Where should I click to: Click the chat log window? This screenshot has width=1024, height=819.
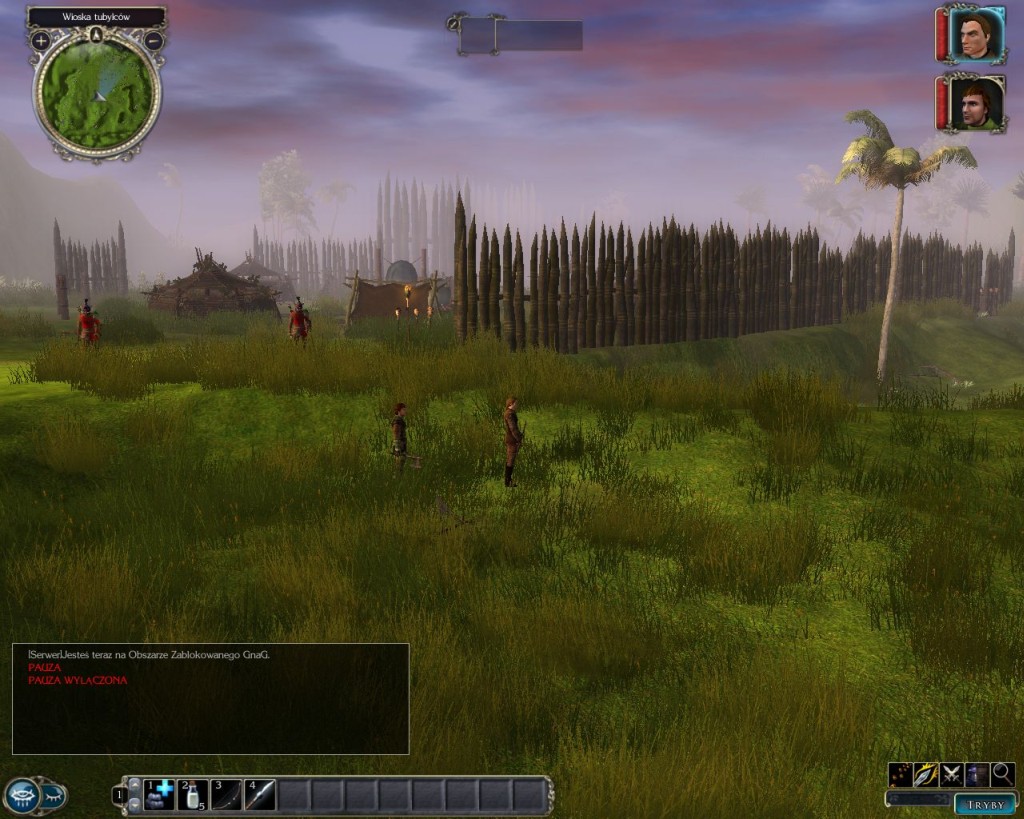pyautogui.click(x=210, y=698)
